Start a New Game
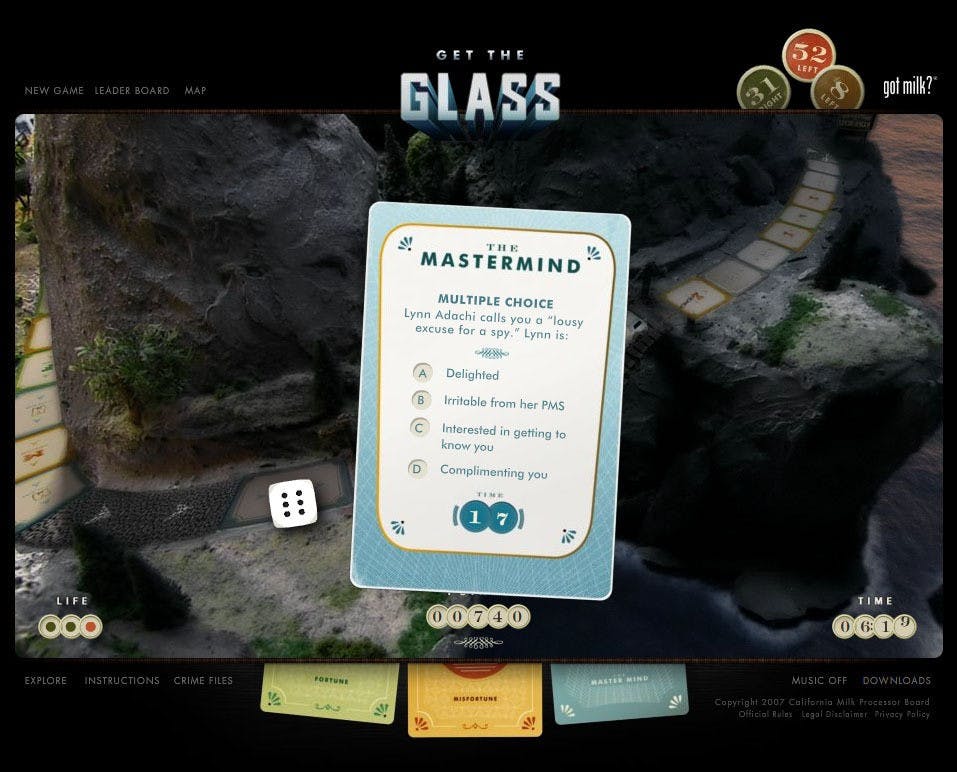The height and width of the screenshot is (772, 957). (54, 91)
